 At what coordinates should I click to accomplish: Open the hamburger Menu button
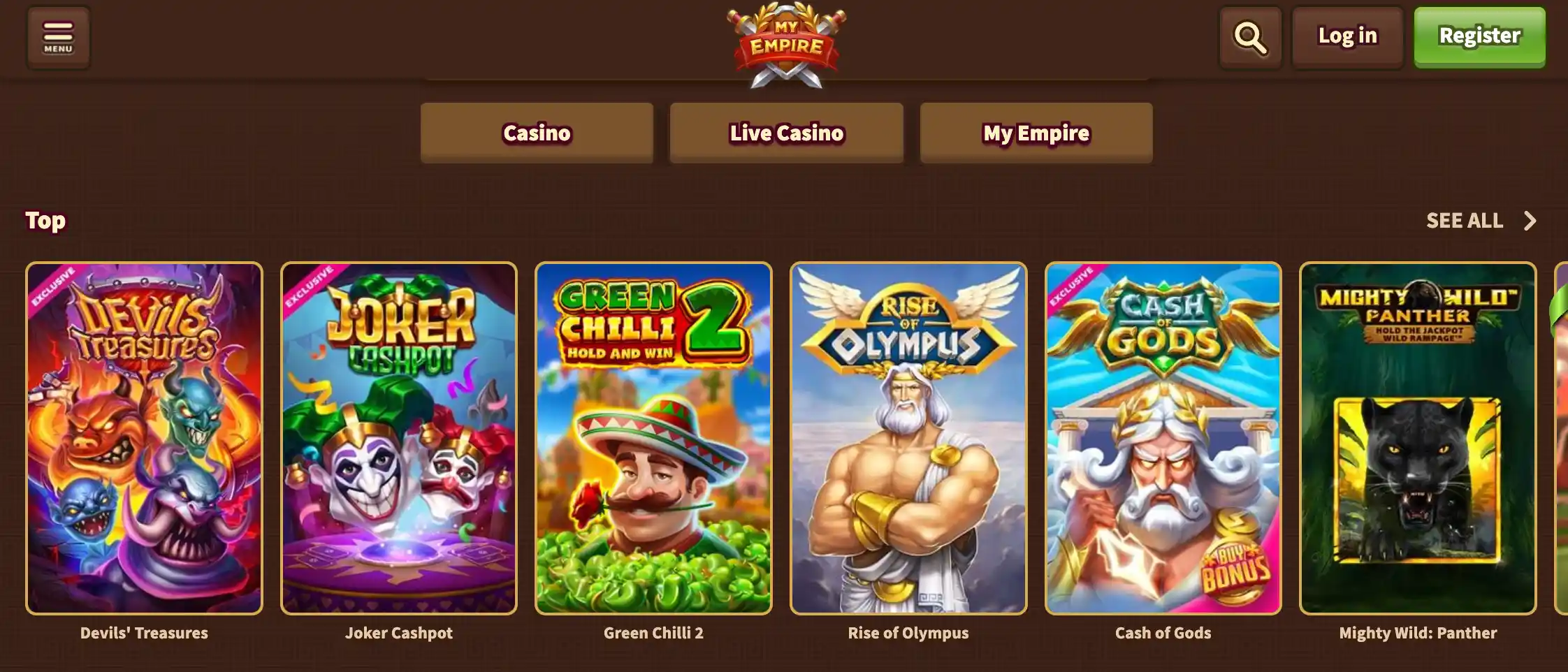(58, 37)
